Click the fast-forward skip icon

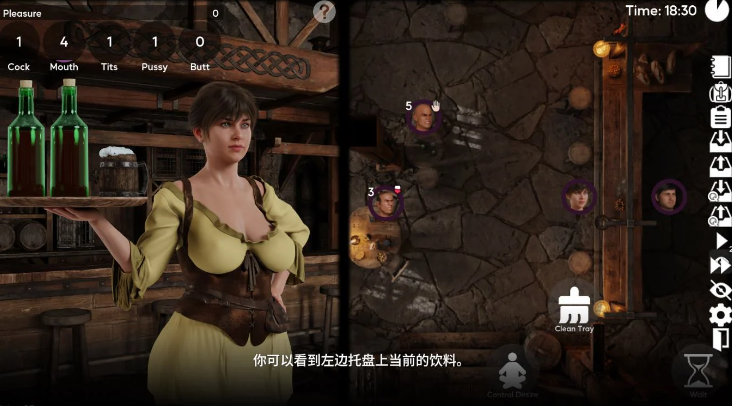point(720,265)
